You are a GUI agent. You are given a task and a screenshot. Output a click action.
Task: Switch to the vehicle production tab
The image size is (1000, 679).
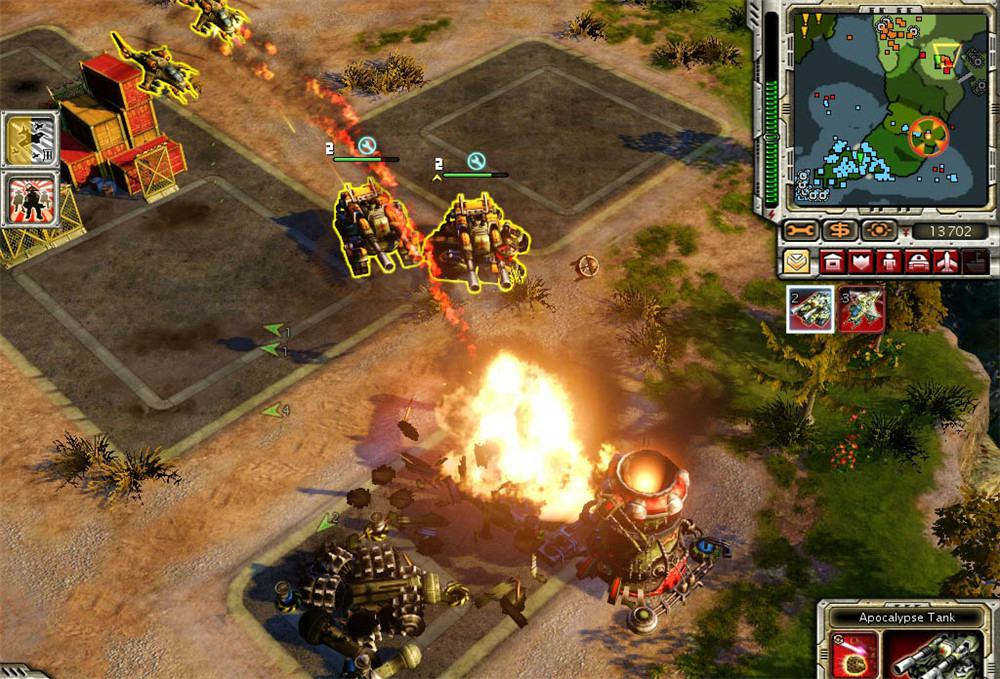click(918, 264)
